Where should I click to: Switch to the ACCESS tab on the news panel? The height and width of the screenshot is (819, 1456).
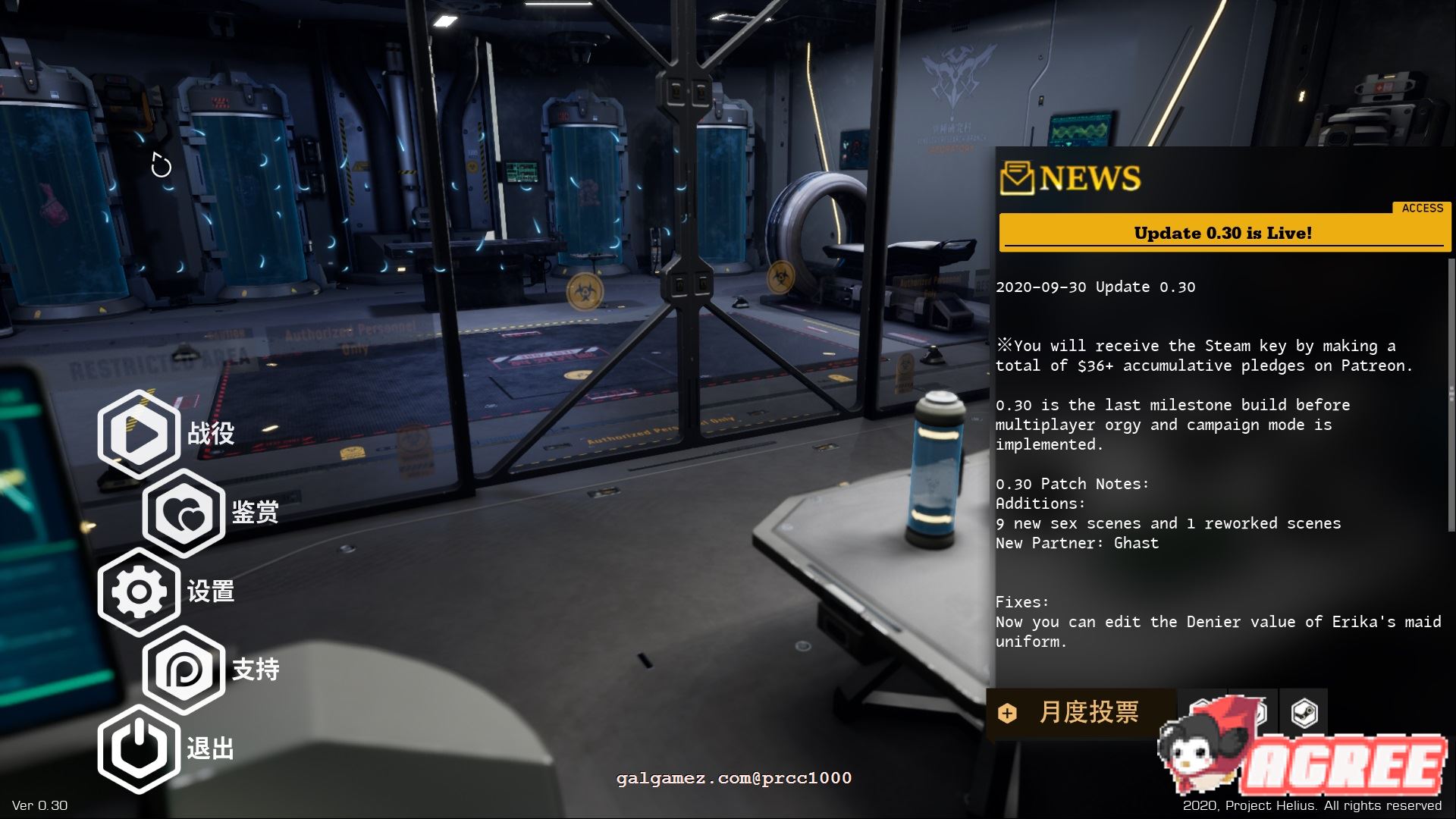click(1422, 208)
